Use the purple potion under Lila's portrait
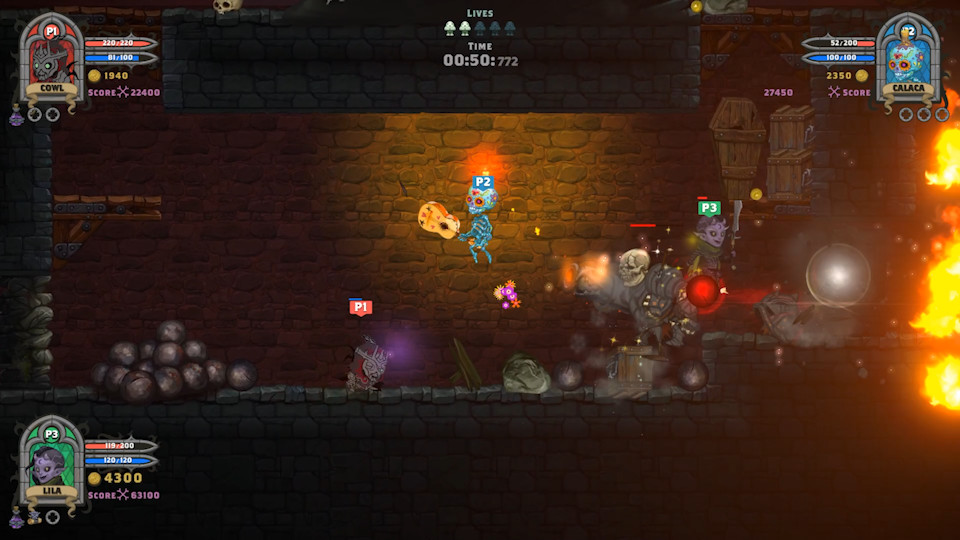The image size is (960, 540). 17,518
